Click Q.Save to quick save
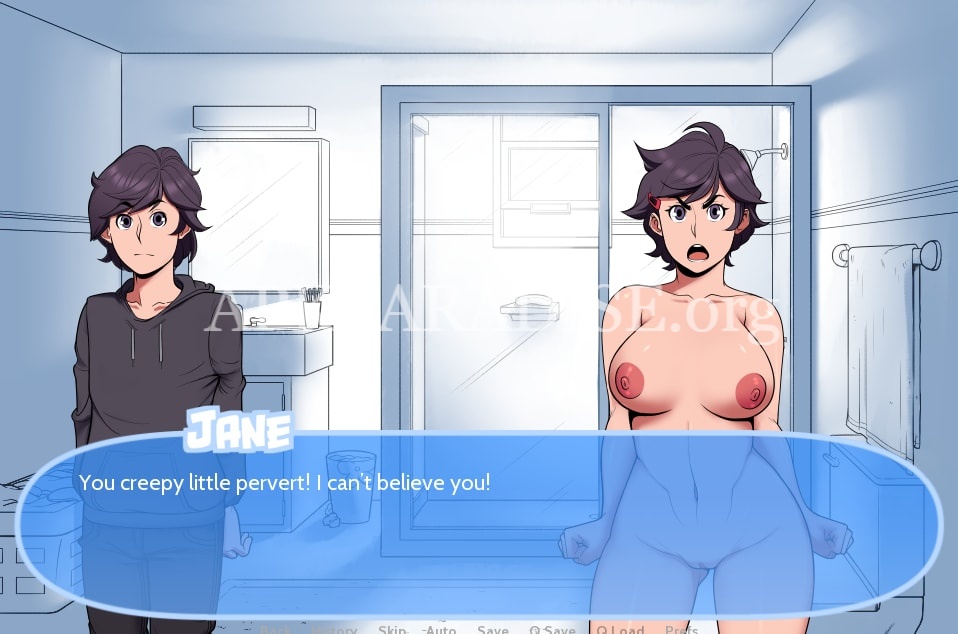This screenshot has height=634, width=958. [x=552, y=629]
